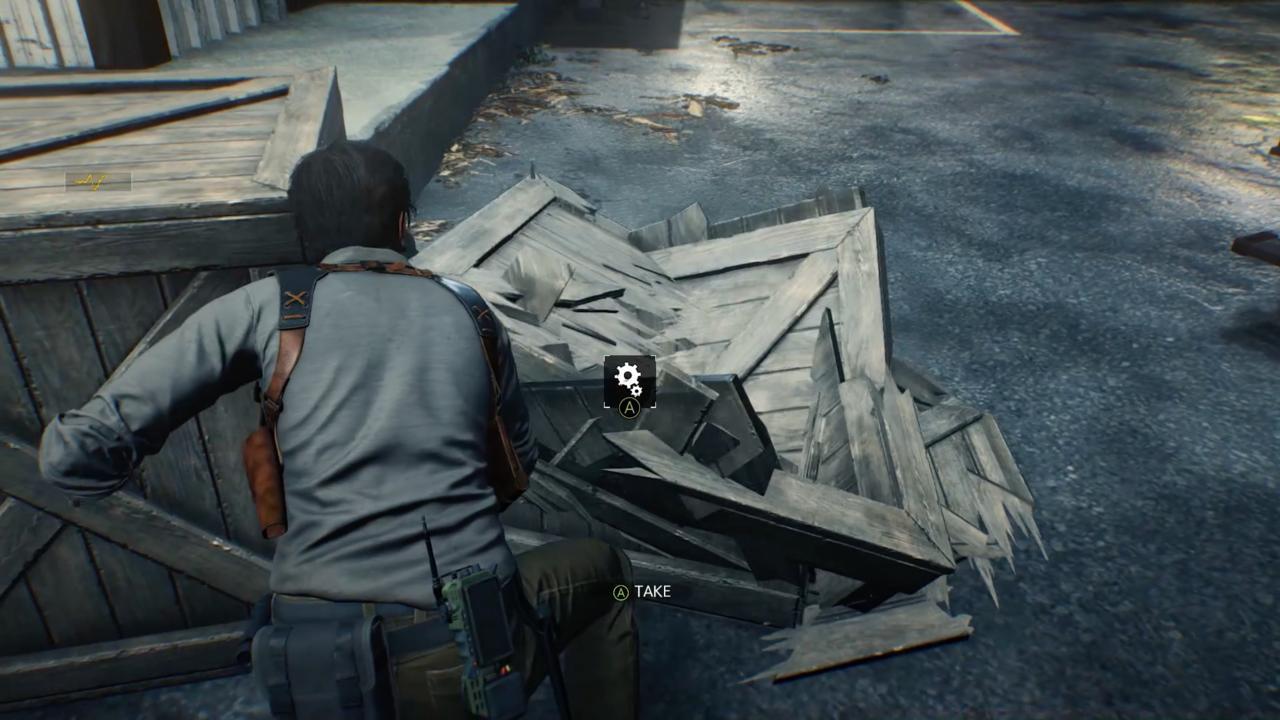
Task: Click the green A button icon beside TAKE
Action: click(621, 592)
